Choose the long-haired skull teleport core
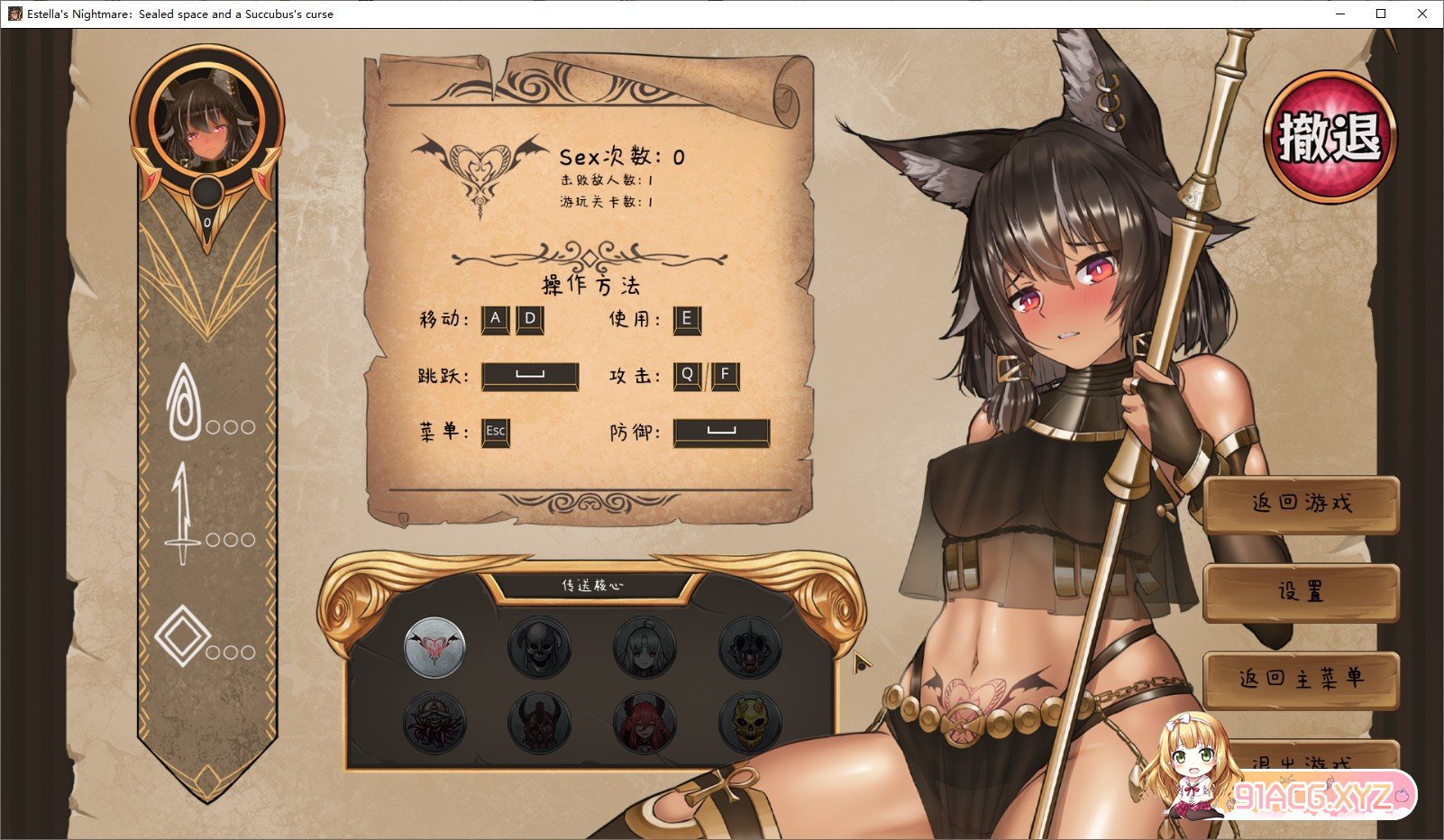The image size is (1444, 840). [539, 648]
